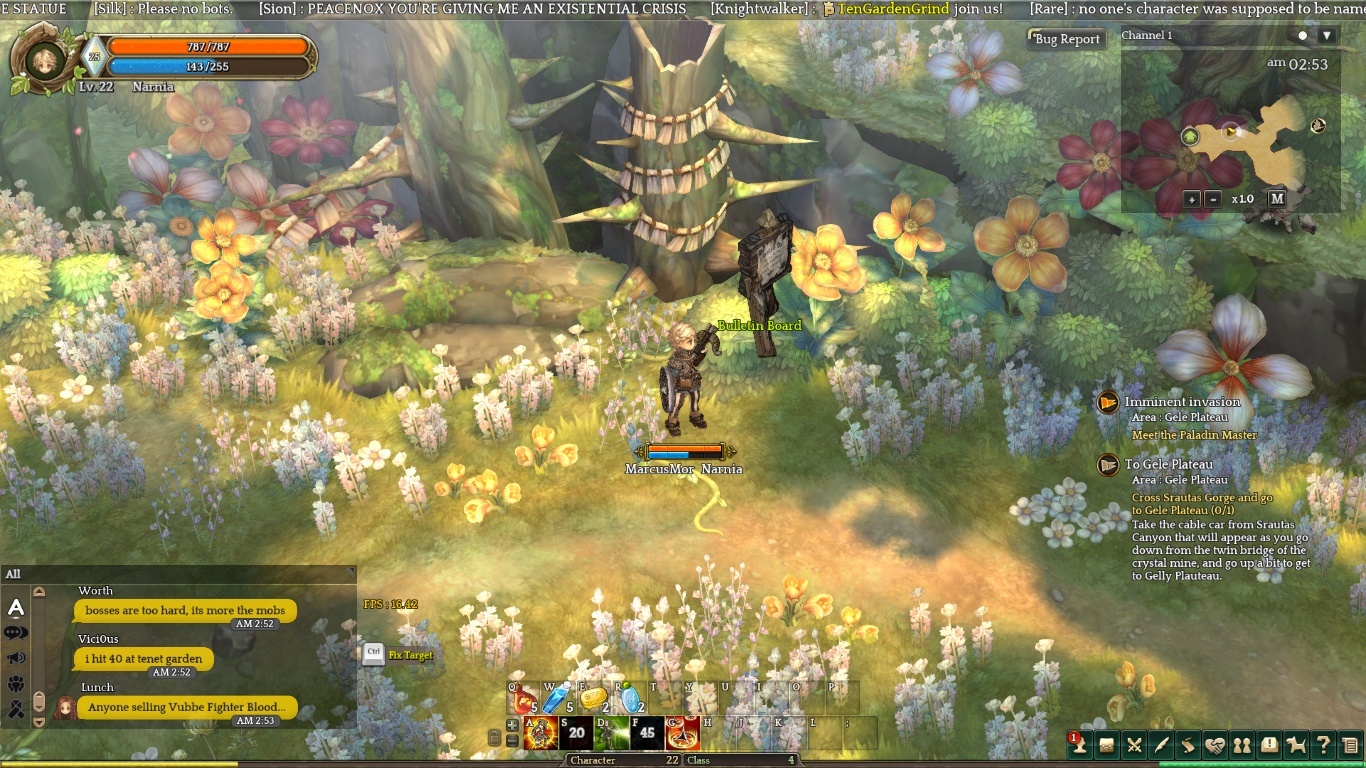Open the handshake heart social menu icon
This screenshot has height=768, width=1366.
point(1215,744)
